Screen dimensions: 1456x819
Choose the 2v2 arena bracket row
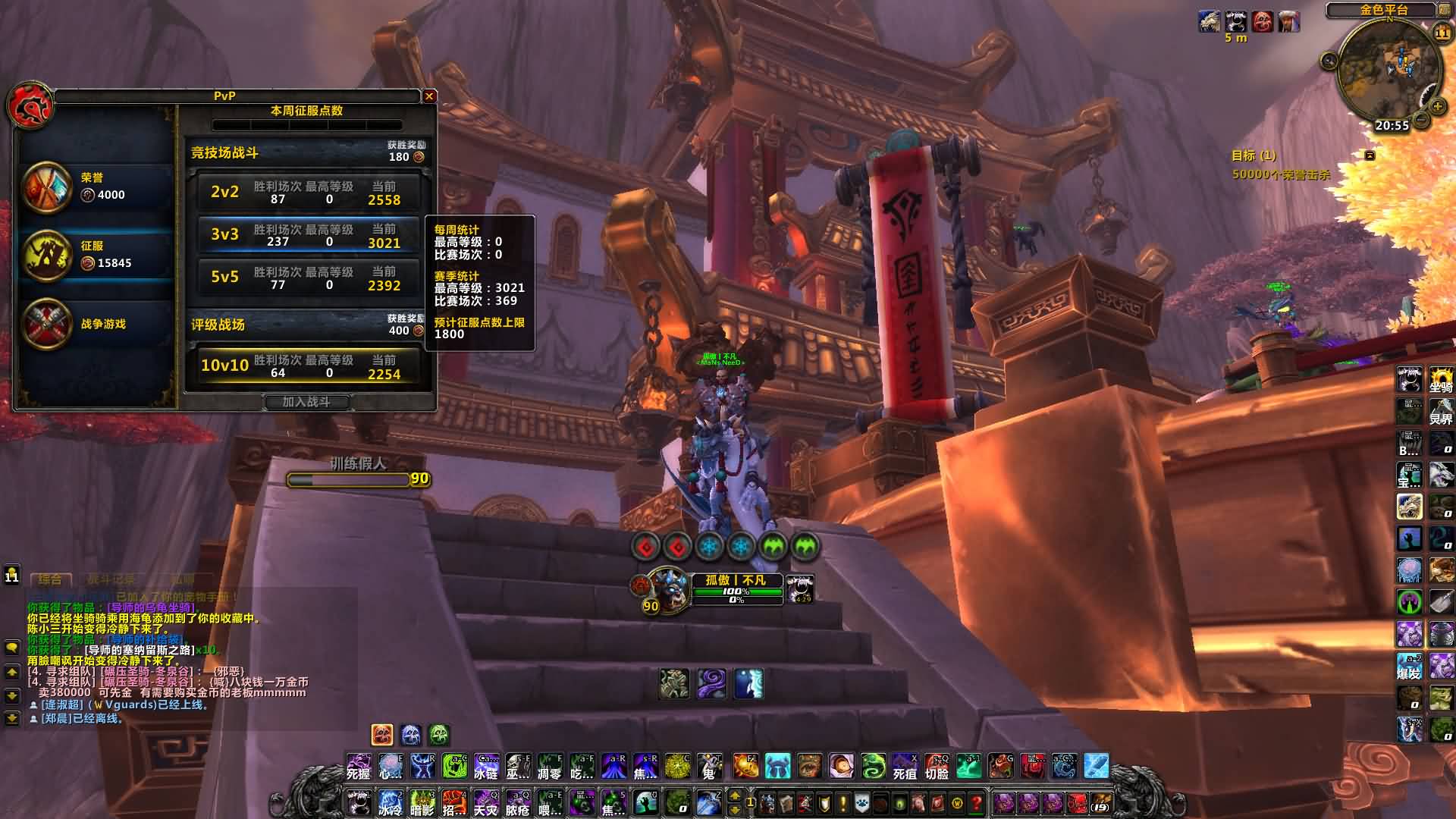307,193
